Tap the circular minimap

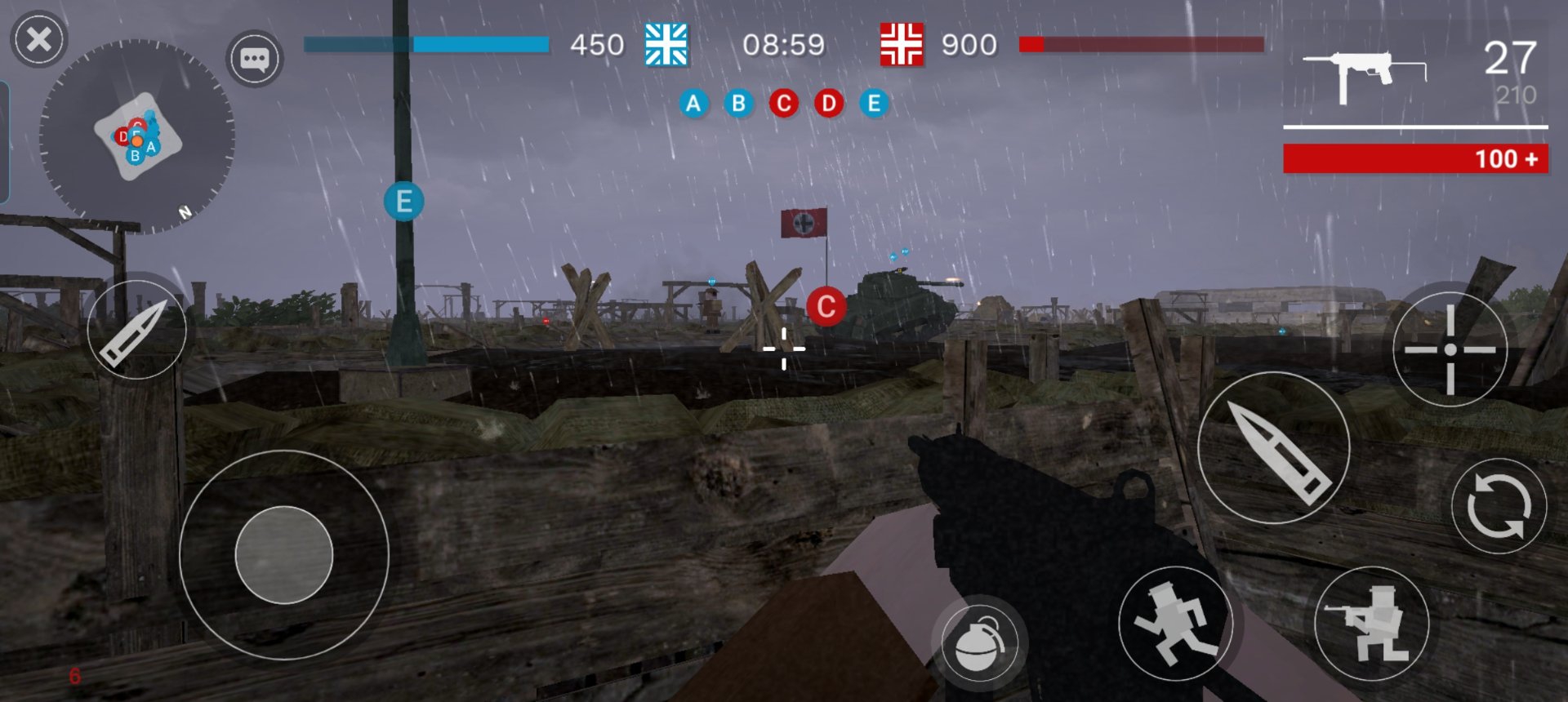coord(137,136)
